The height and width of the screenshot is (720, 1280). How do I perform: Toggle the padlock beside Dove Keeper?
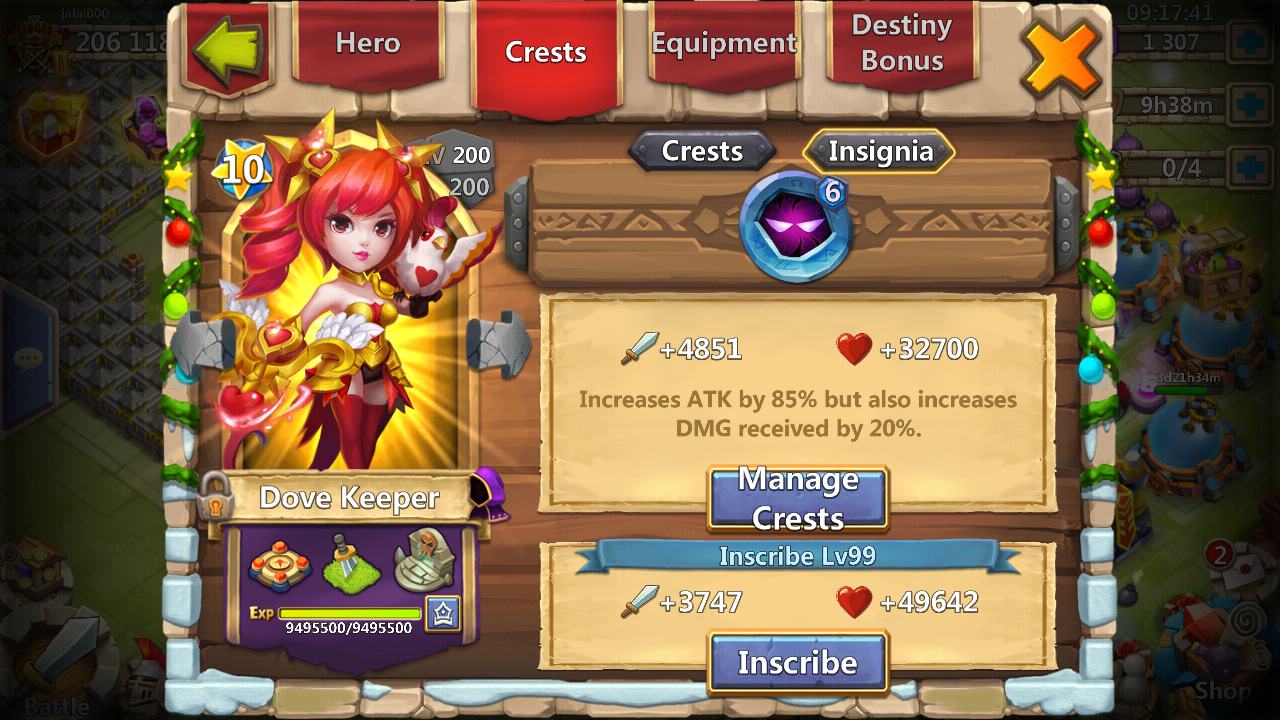tap(215, 496)
